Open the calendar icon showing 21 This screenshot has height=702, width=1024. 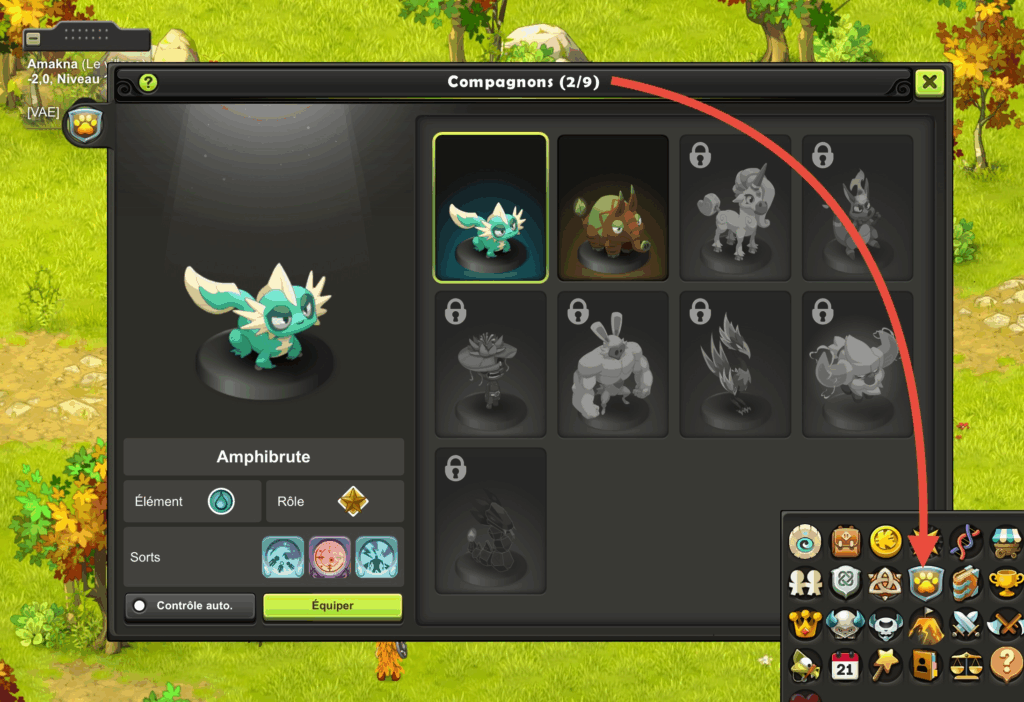click(844, 664)
